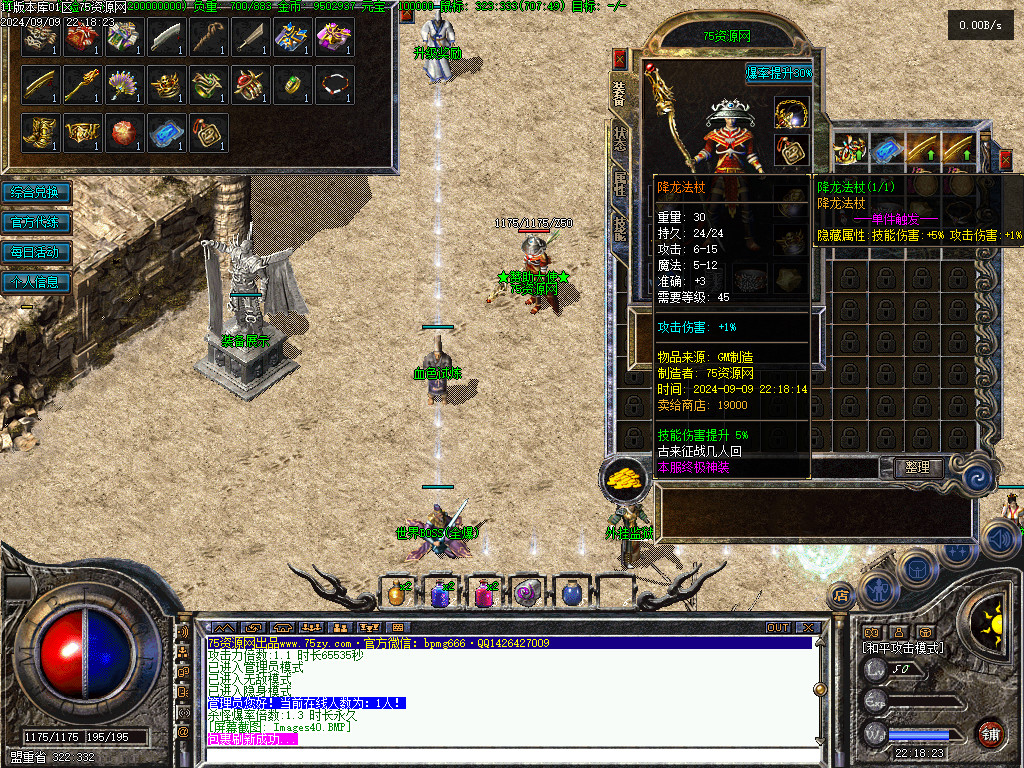This screenshot has height=768, width=1024.
Task: Switch to the 状态 status tab
Action: [x=620, y=139]
